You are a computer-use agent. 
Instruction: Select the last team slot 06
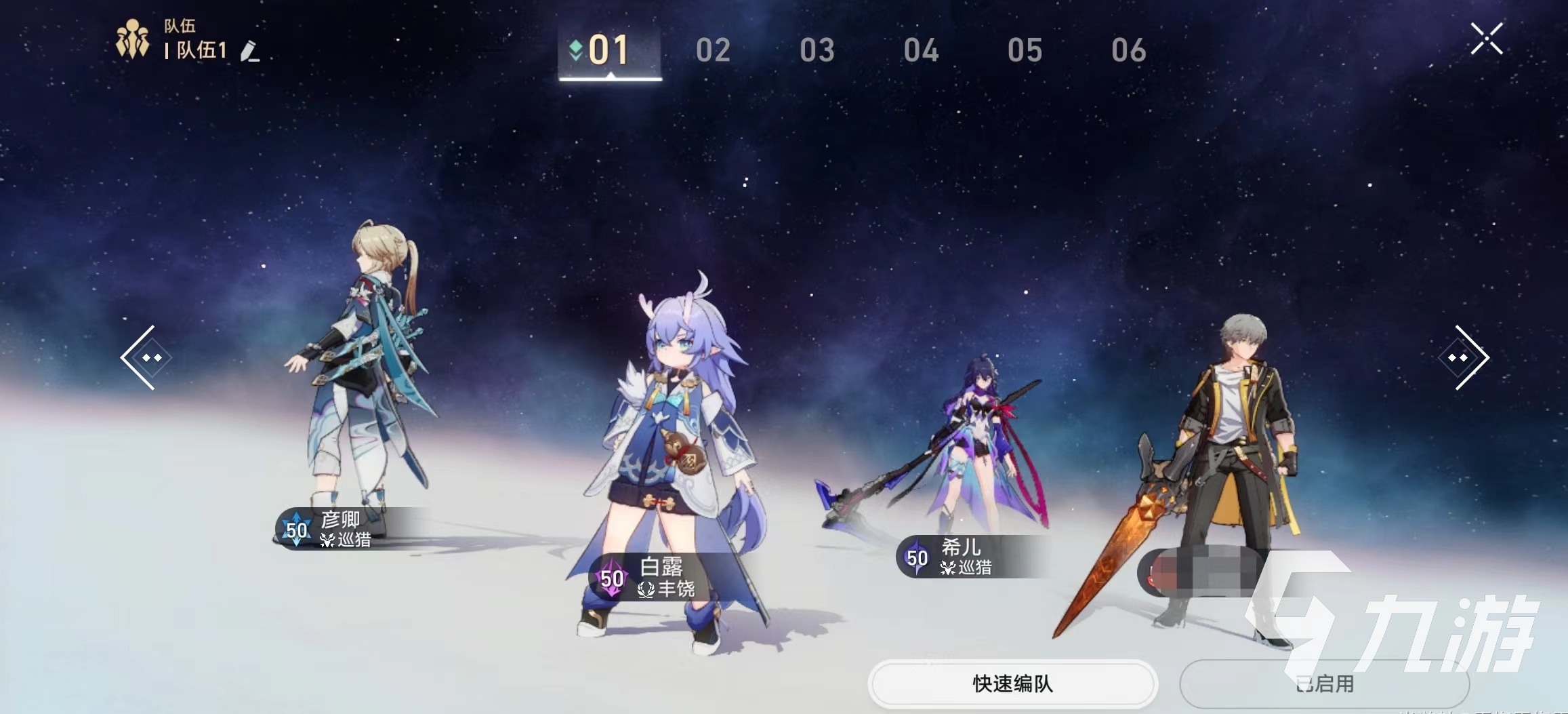(1129, 49)
